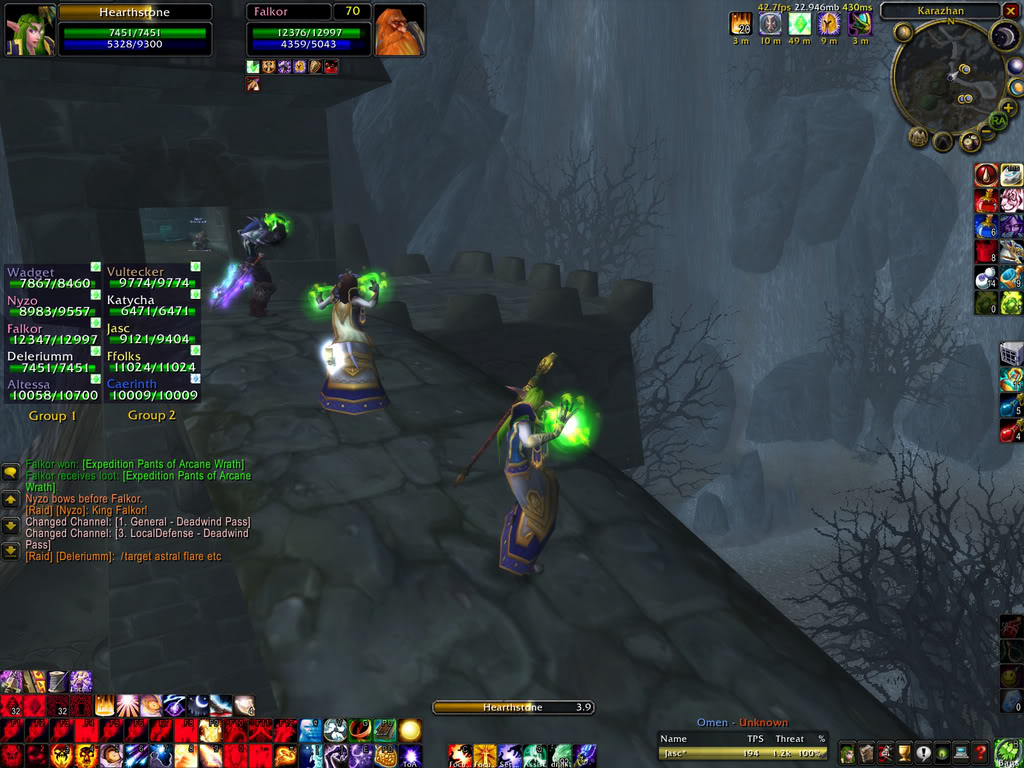This screenshot has width=1024, height=768.
Task: Open the character info micro button
Action: 848,753
